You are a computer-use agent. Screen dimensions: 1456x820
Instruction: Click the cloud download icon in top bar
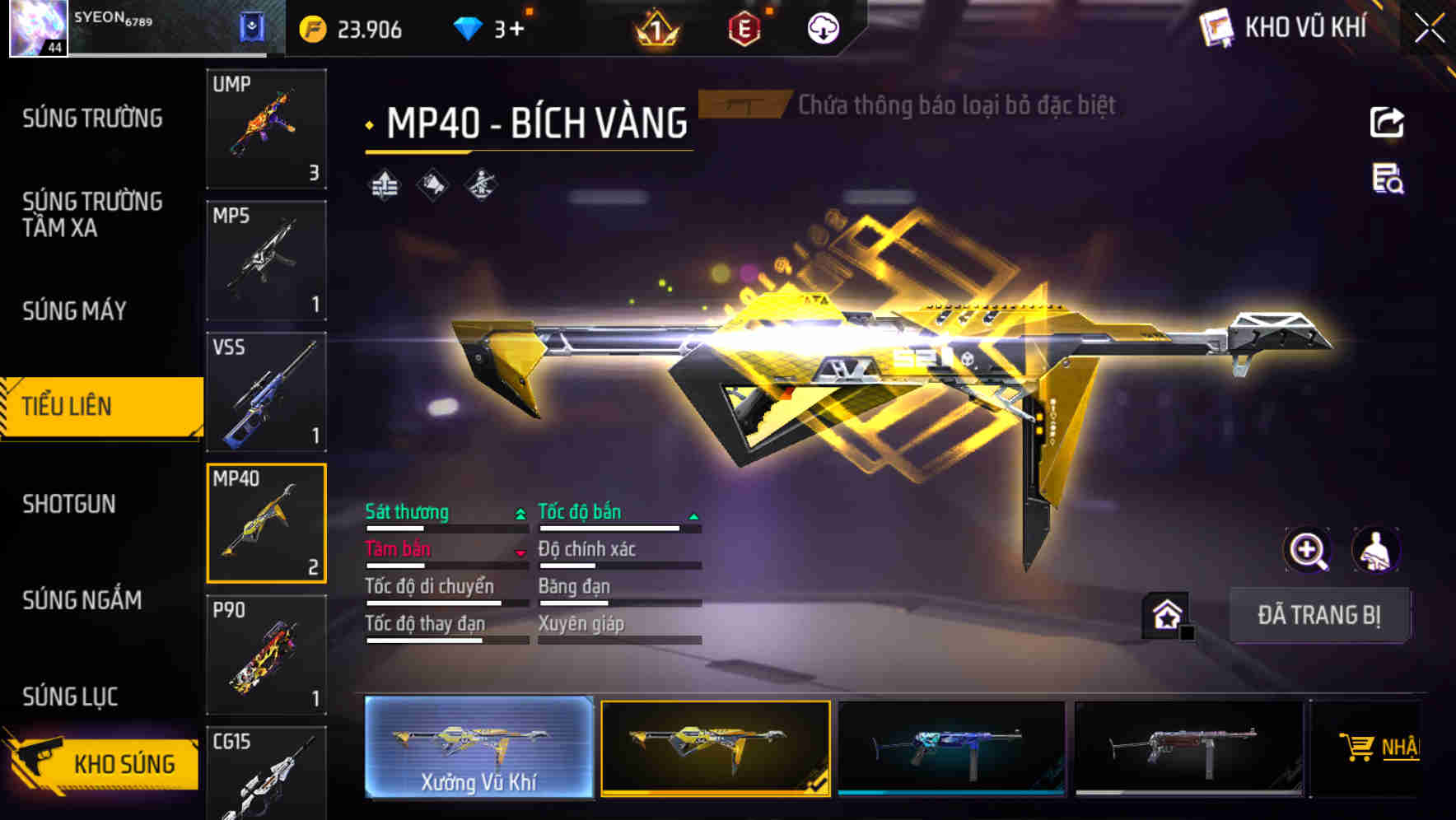[822, 27]
